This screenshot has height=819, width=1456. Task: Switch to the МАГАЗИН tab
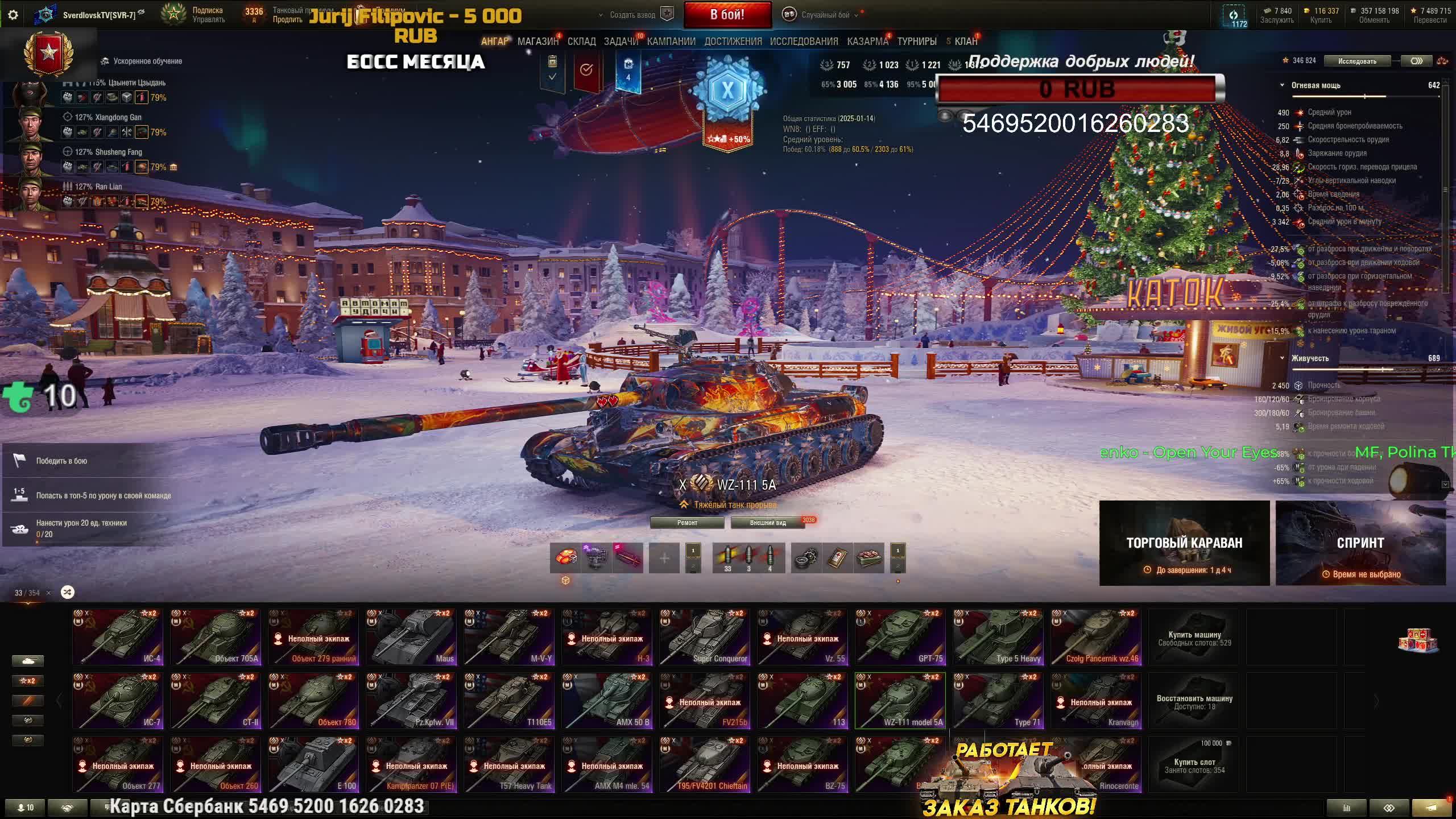[537, 42]
